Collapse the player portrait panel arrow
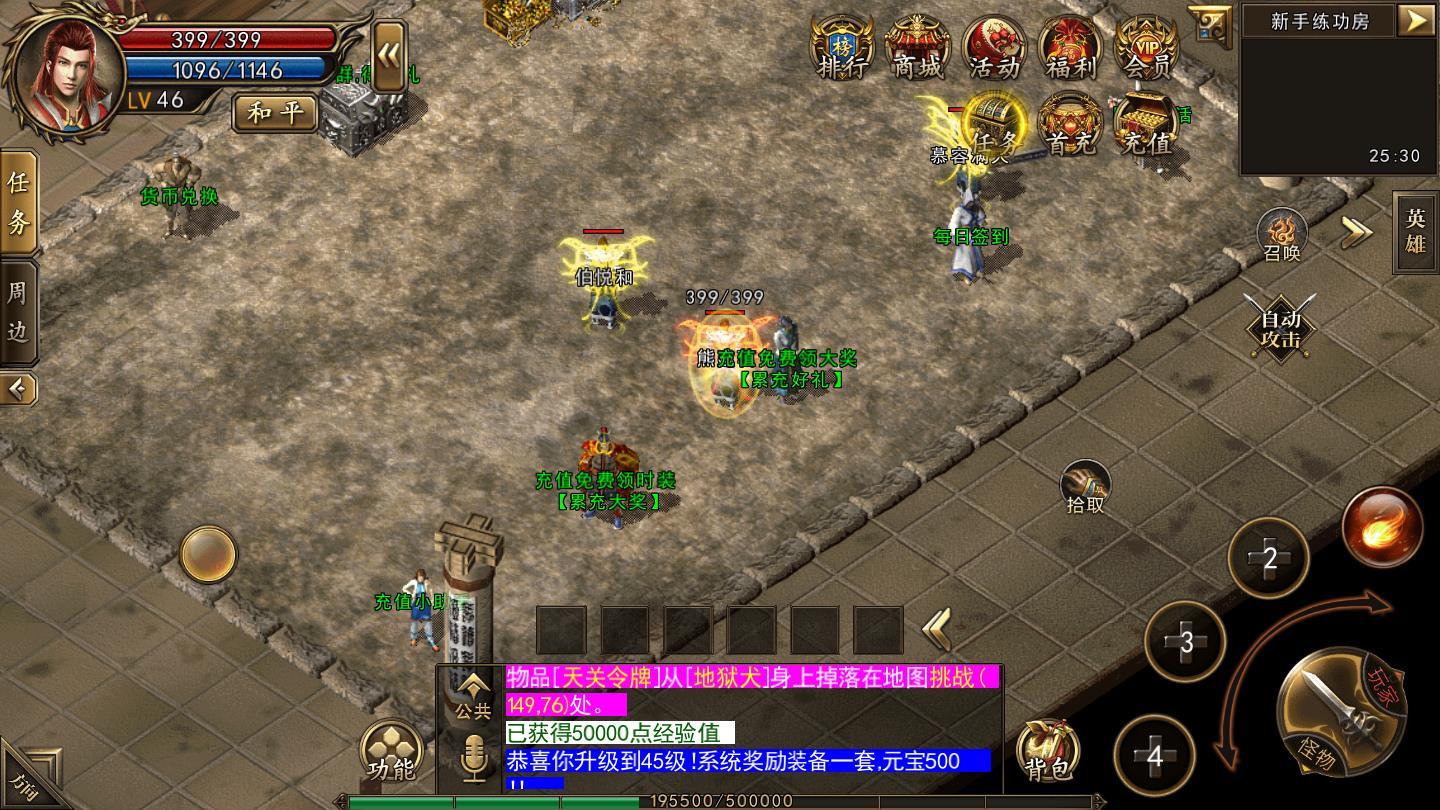This screenshot has width=1440, height=810. (389, 56)
